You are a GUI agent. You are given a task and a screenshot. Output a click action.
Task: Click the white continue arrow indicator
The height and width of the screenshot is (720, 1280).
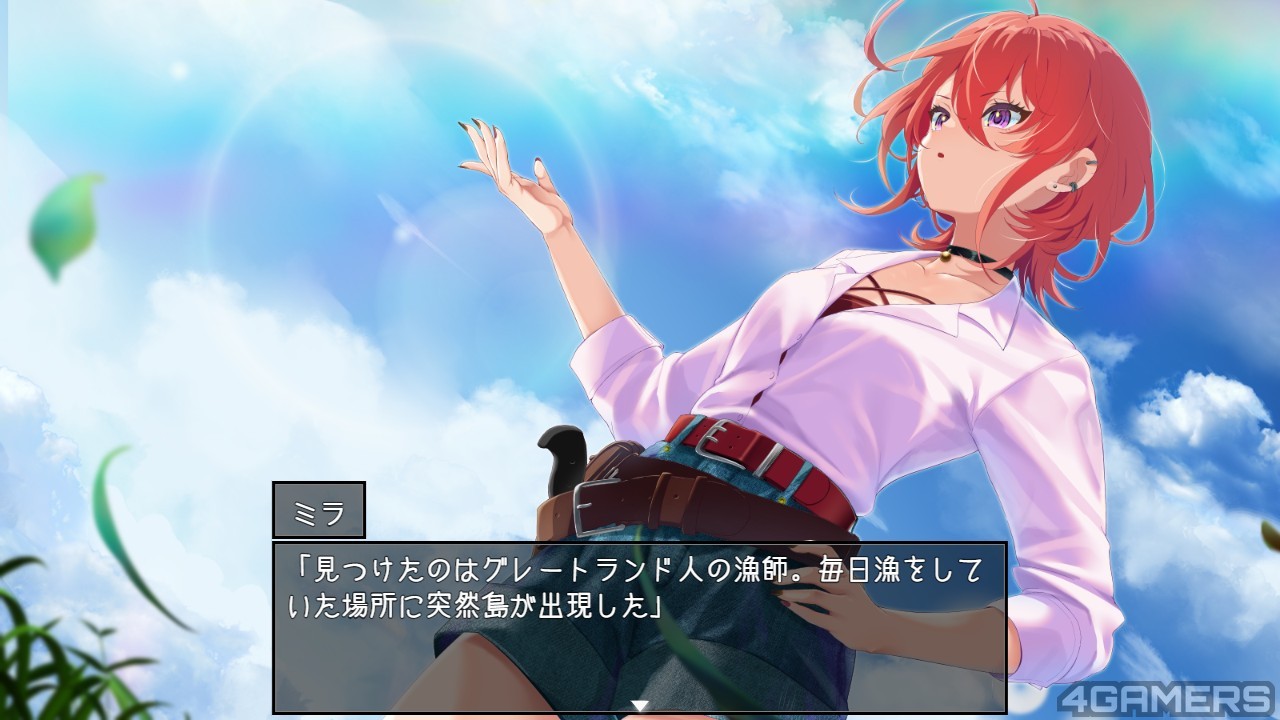639,705
